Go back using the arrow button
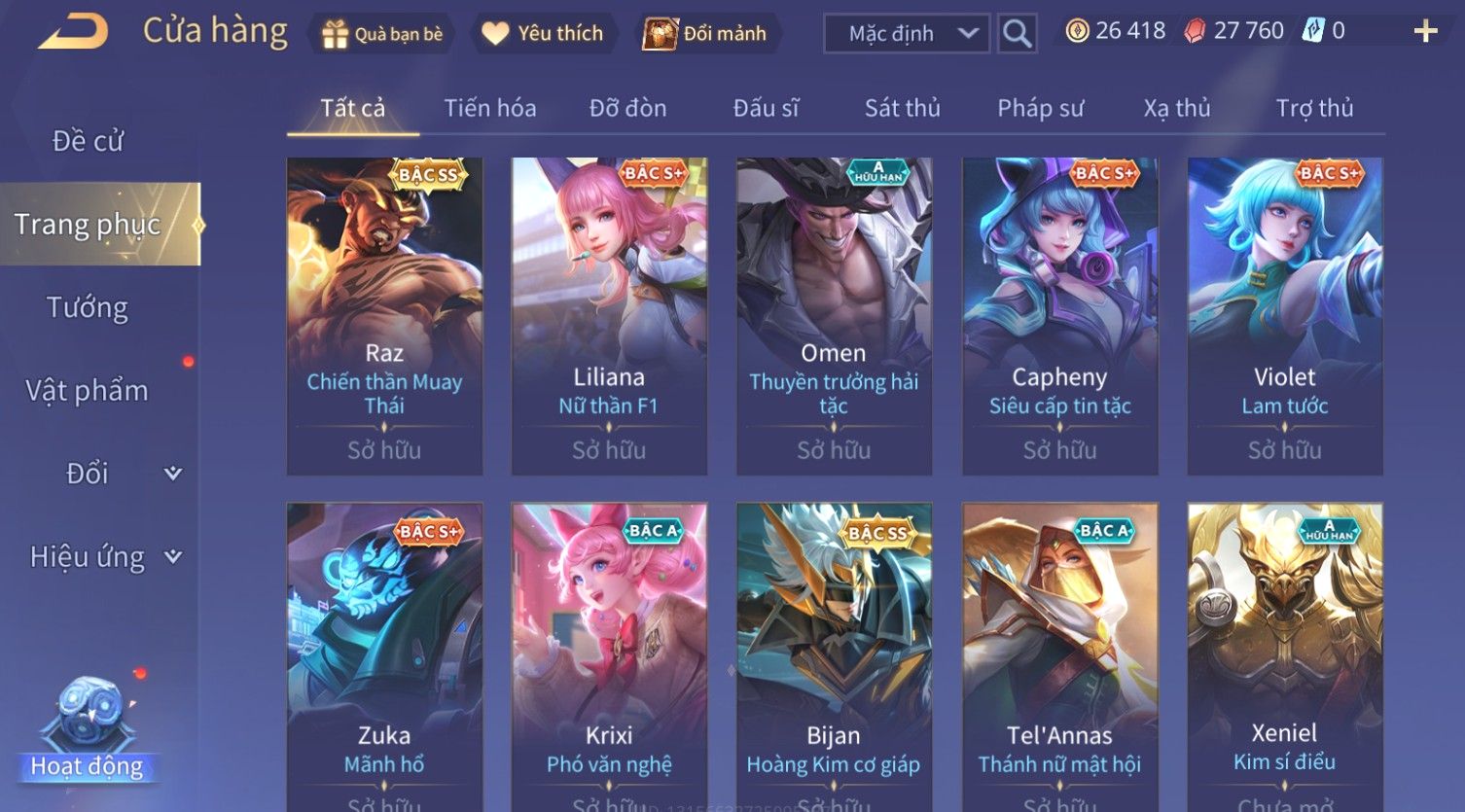This screenshot has height=812, width=1465. click(73, 31)
